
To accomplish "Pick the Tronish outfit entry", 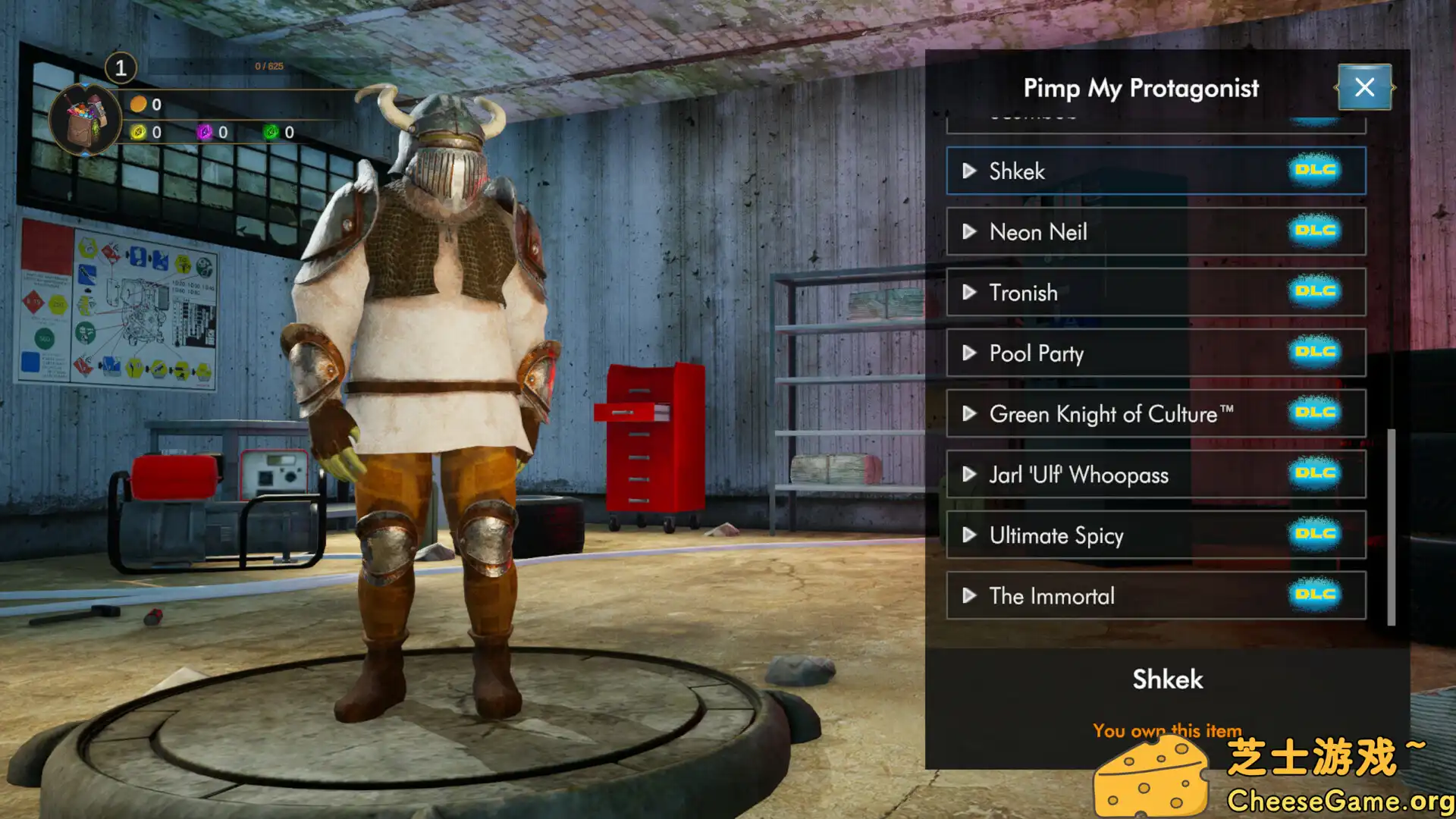I will click(1155, 293).
